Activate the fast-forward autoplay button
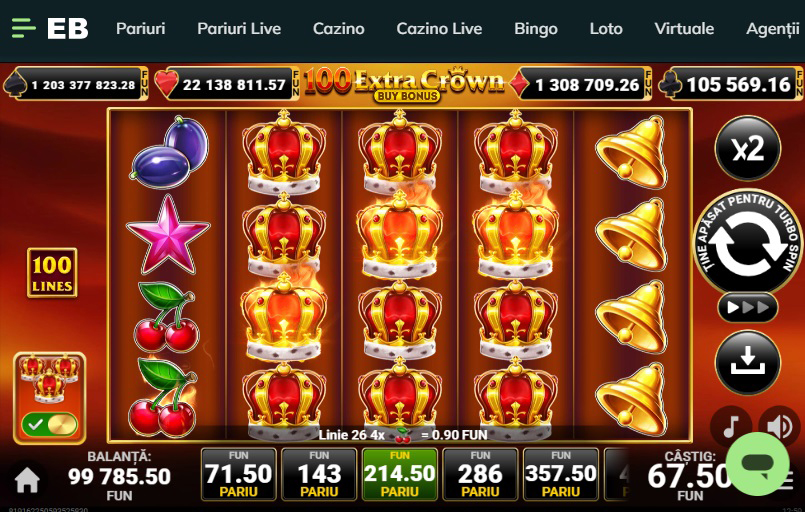This screenshot has width=805, height=512. [747, 307]
